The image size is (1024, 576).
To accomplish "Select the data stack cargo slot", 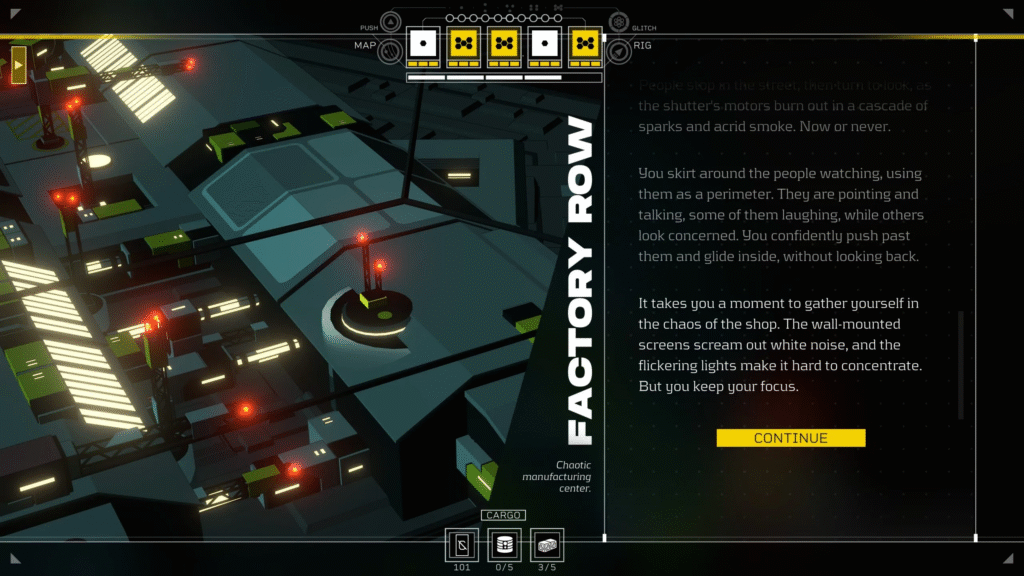I will coord(504,545).
